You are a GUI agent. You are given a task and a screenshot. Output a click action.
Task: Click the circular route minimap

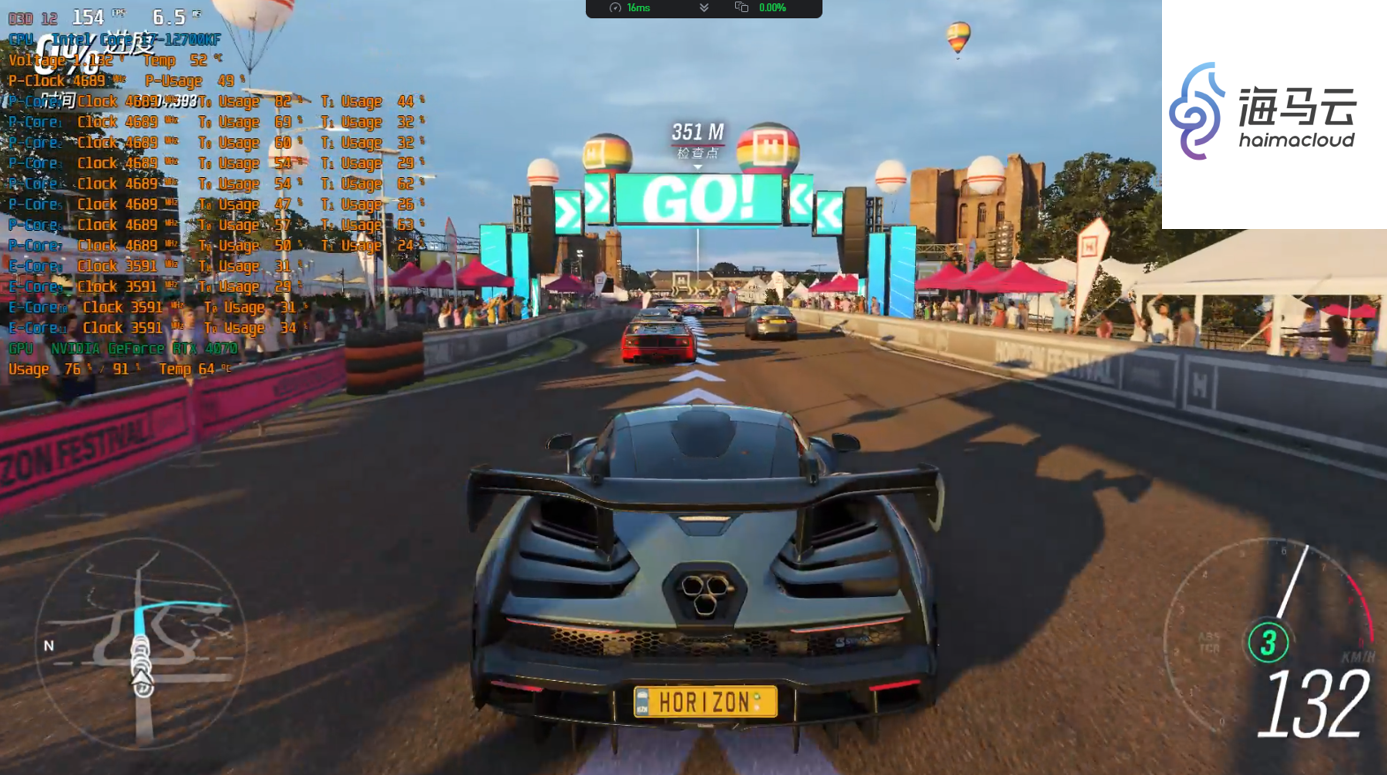pyautogui.click(x=141, y=643)
